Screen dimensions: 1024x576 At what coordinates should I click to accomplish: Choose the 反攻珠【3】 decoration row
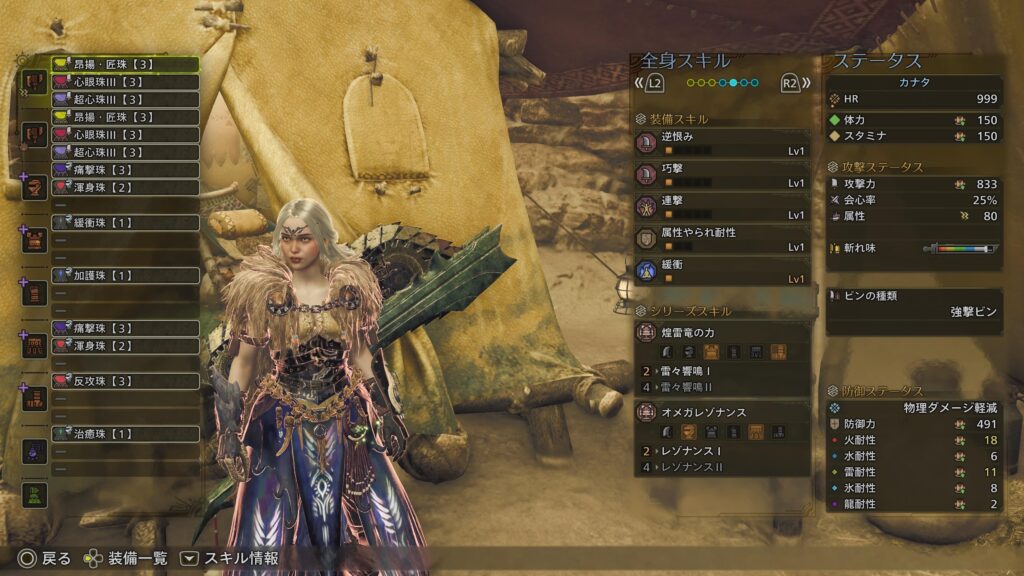[x=125, y=381]
